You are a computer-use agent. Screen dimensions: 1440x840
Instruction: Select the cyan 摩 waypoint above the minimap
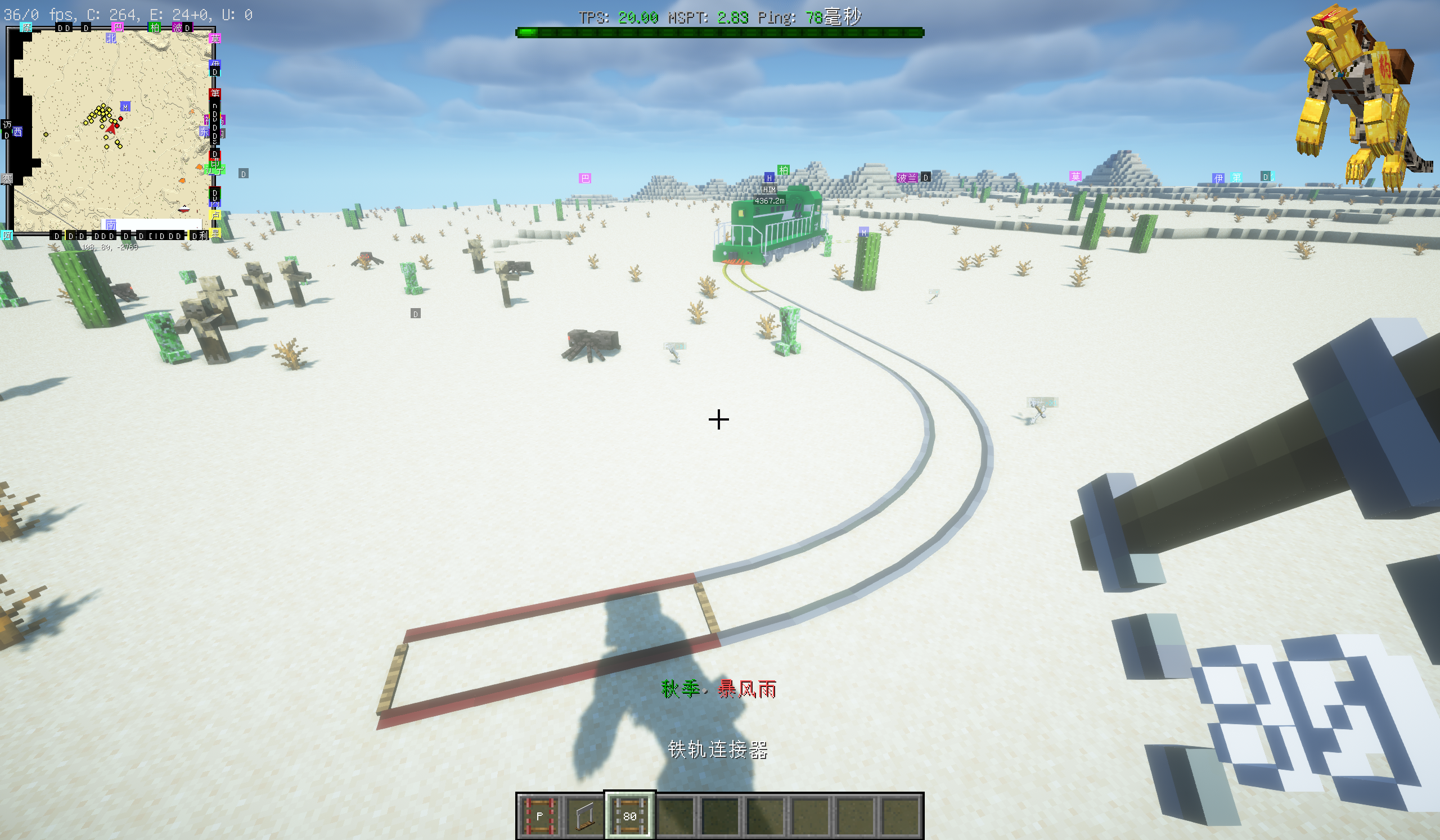click(x=26, y=27)
